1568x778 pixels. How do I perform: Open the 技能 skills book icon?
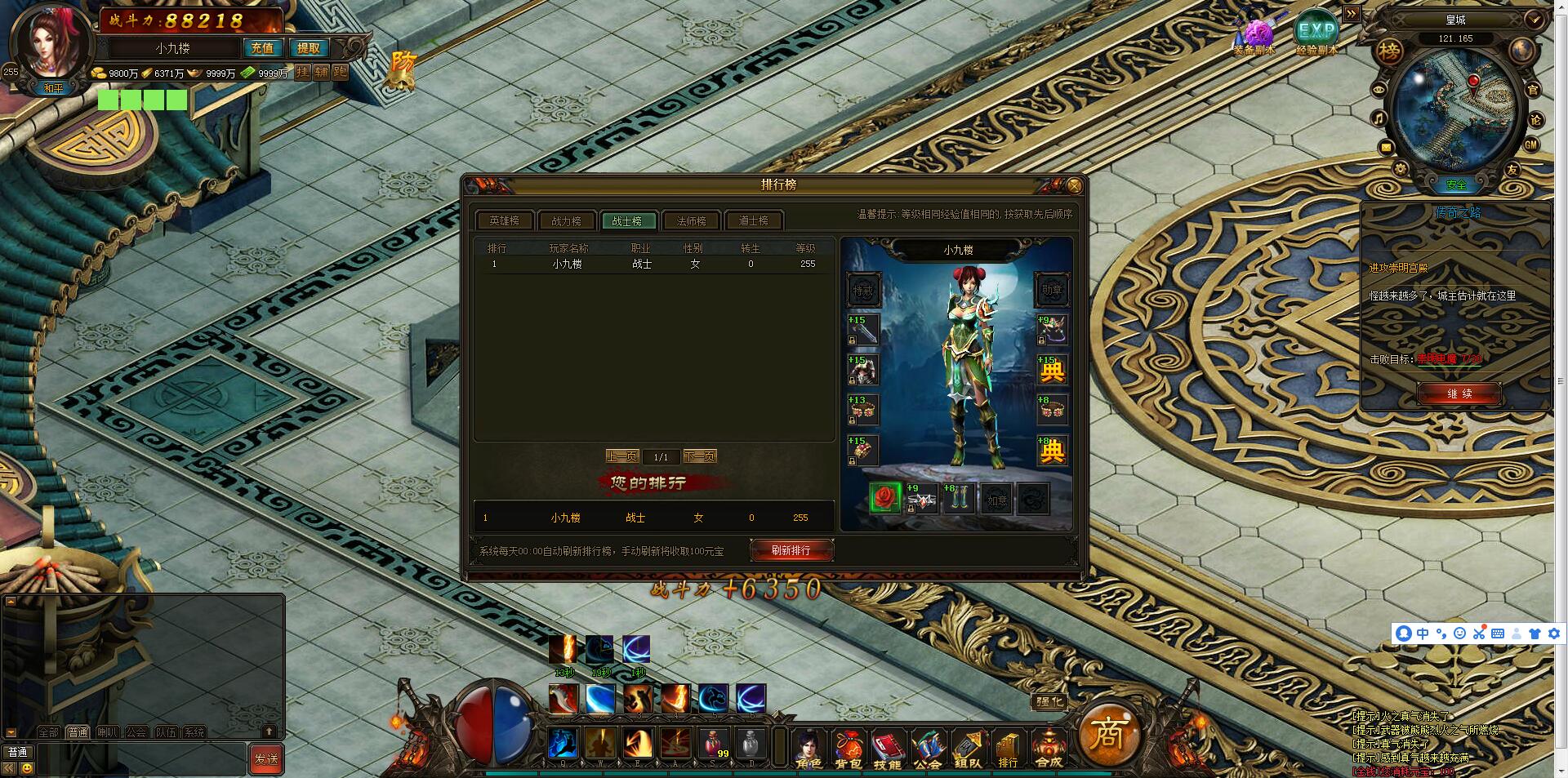click(888, 747)
